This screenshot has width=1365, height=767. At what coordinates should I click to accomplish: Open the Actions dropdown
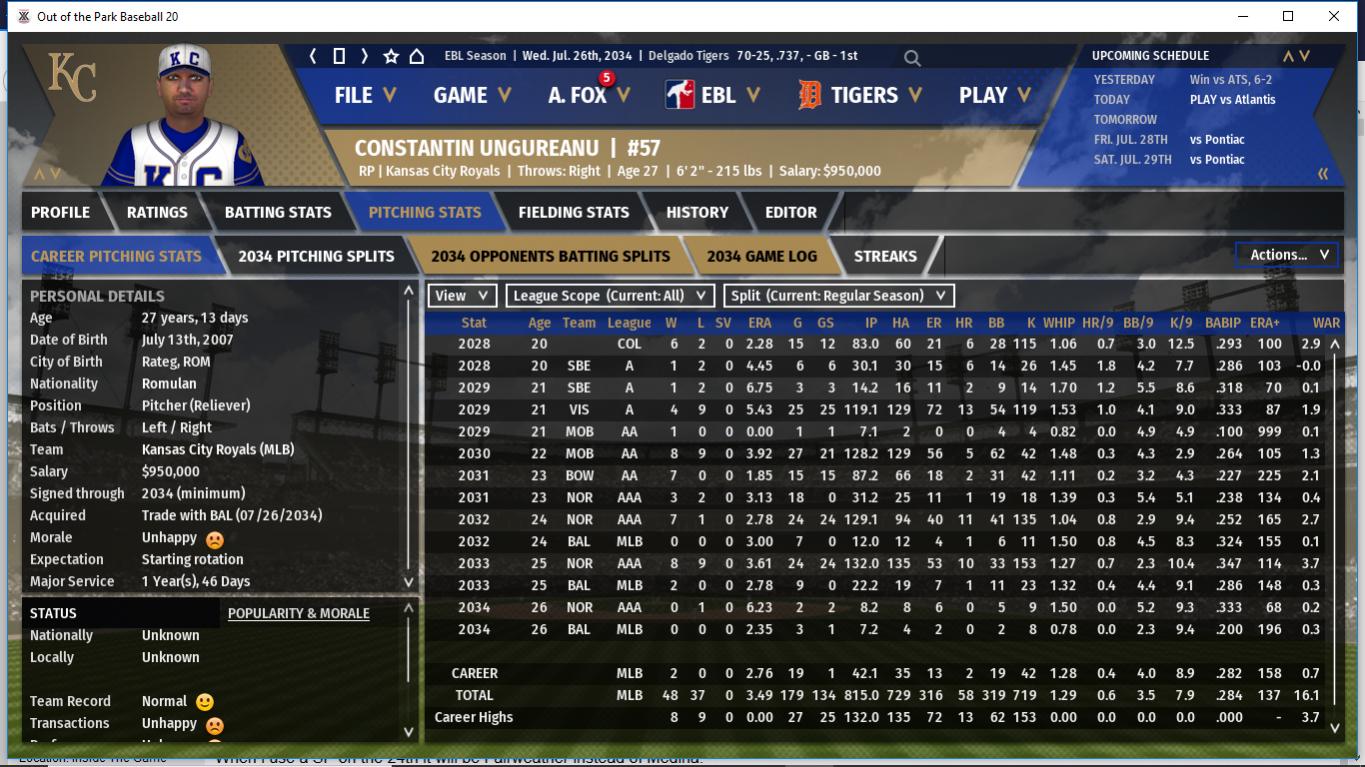1288,255
